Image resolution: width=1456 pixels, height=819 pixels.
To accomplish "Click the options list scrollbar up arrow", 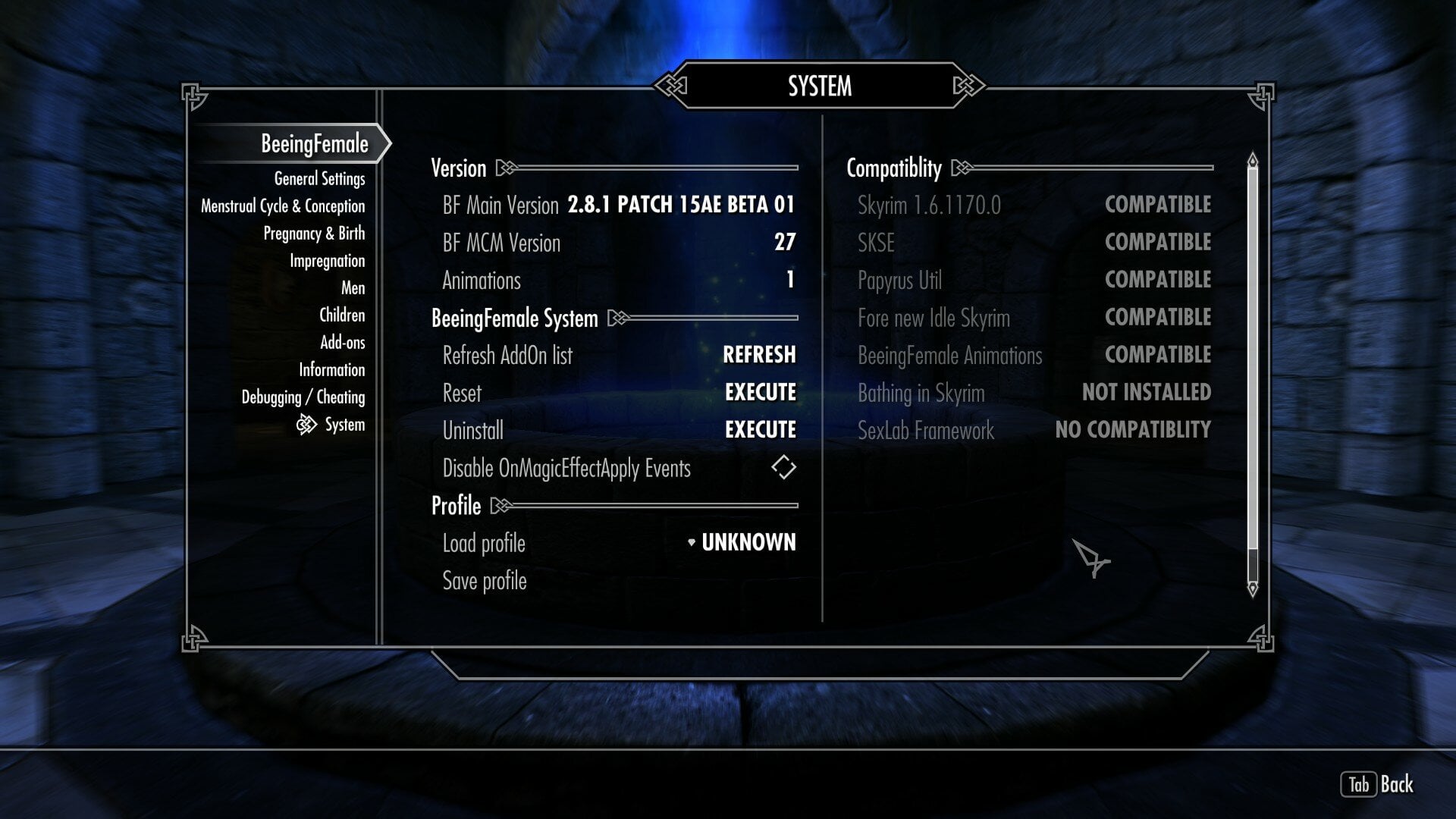I will pos(1253,161).
